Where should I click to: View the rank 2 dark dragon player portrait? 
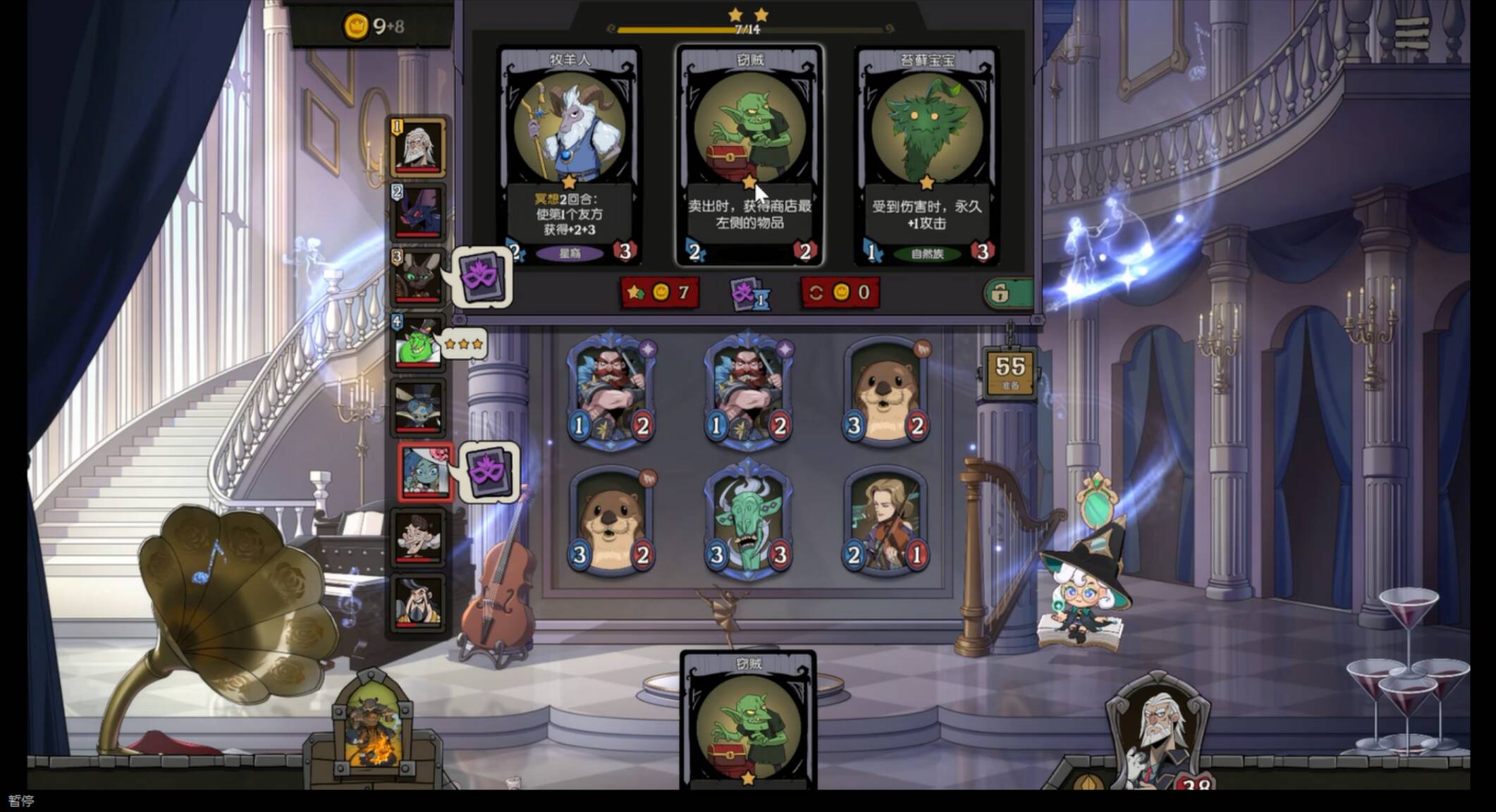418,212
